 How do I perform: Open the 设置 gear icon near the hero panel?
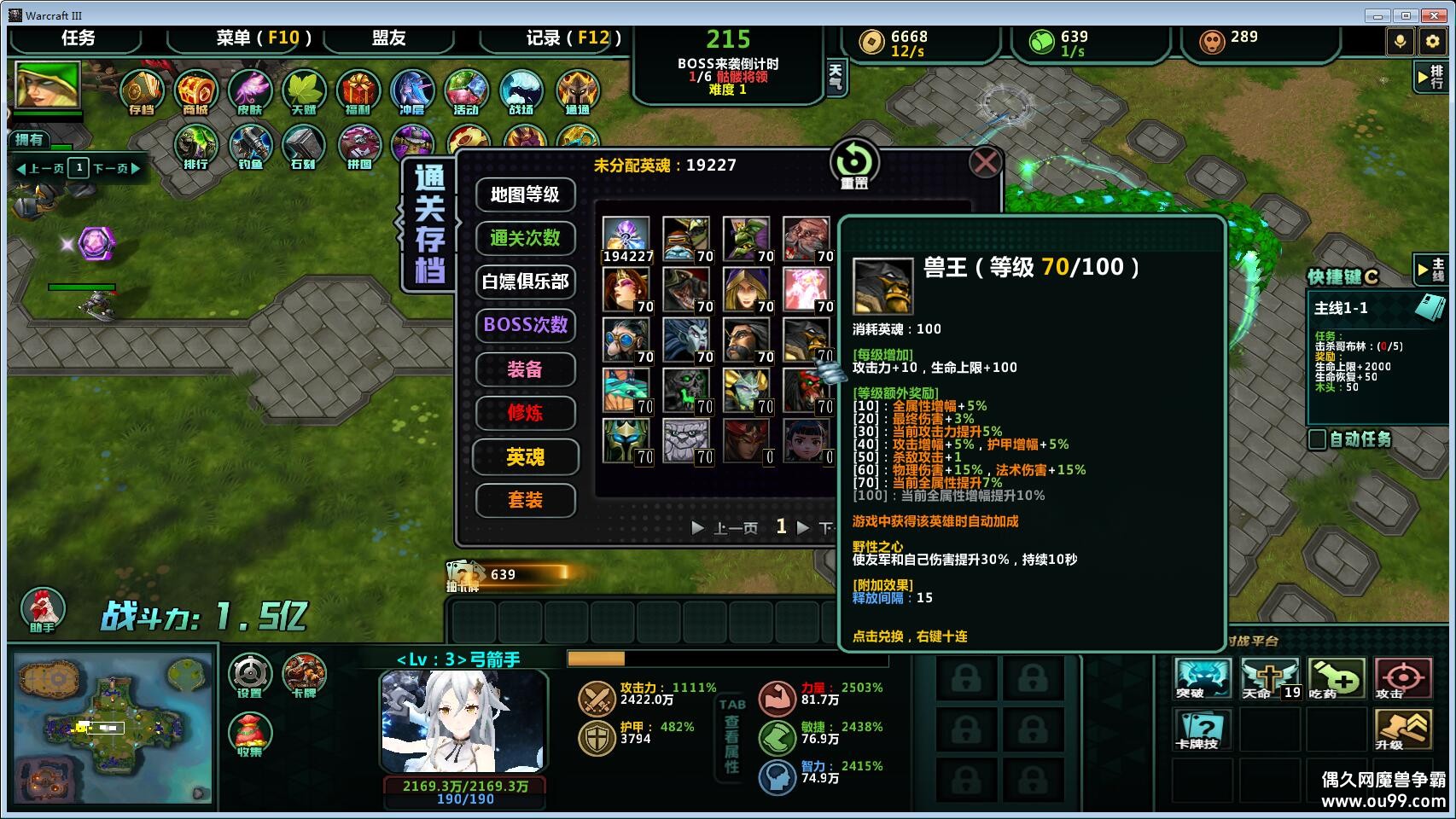point(250,676)
